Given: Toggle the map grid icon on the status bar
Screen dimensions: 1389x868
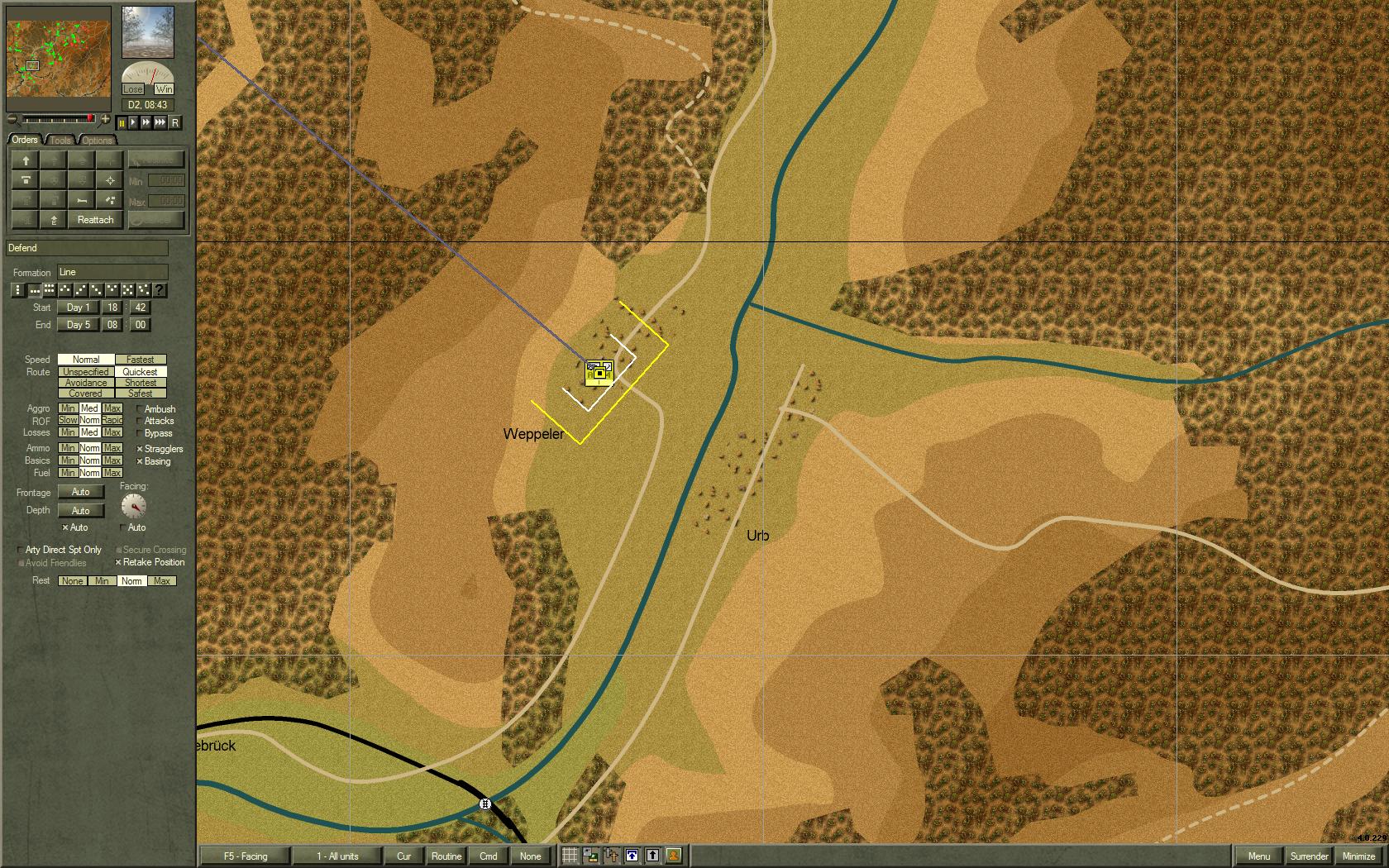Looking at the screenshot, I should pyautogui.click(x=570, y=856).
